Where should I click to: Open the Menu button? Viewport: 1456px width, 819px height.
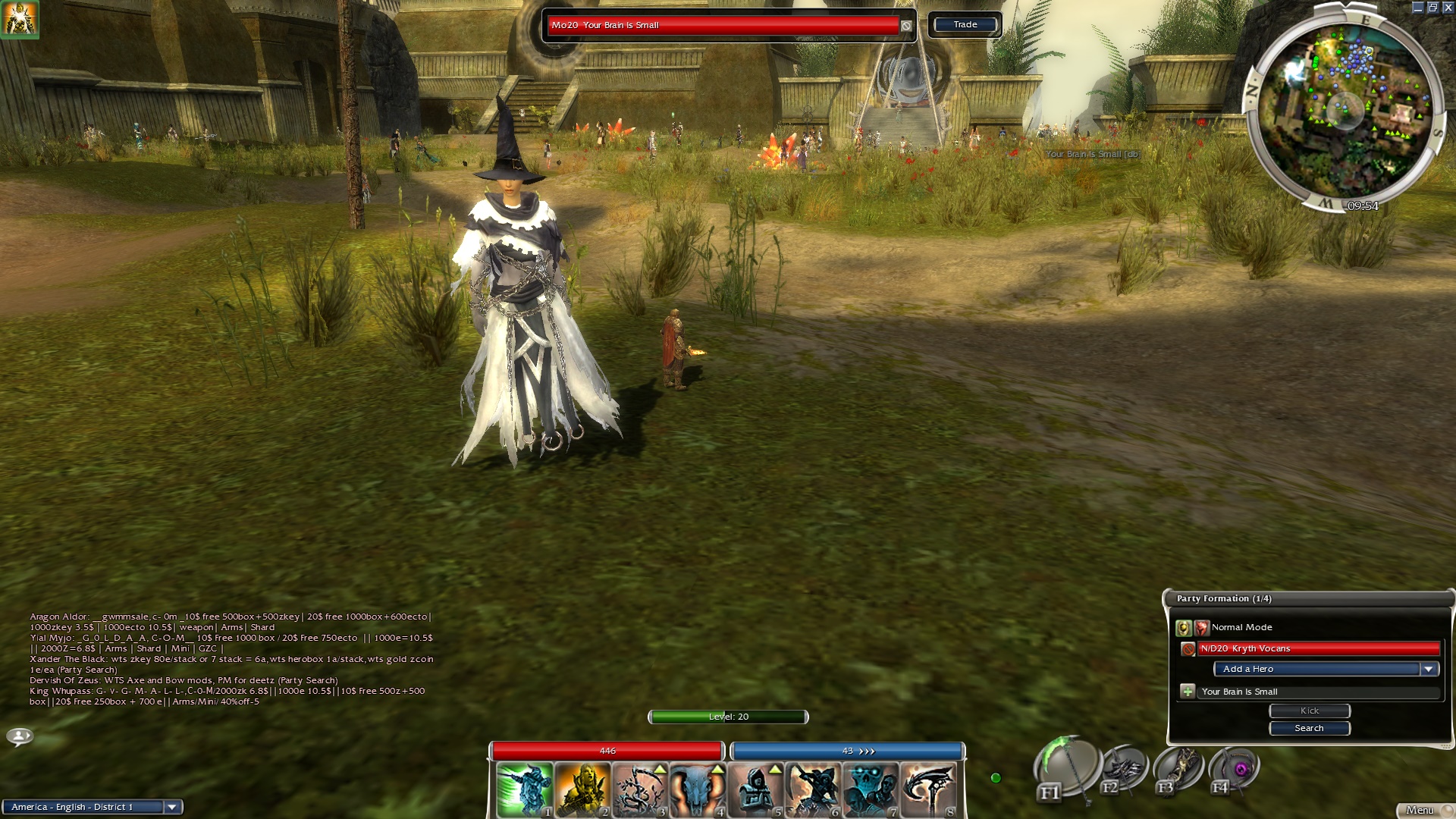tap(1420, 810)
